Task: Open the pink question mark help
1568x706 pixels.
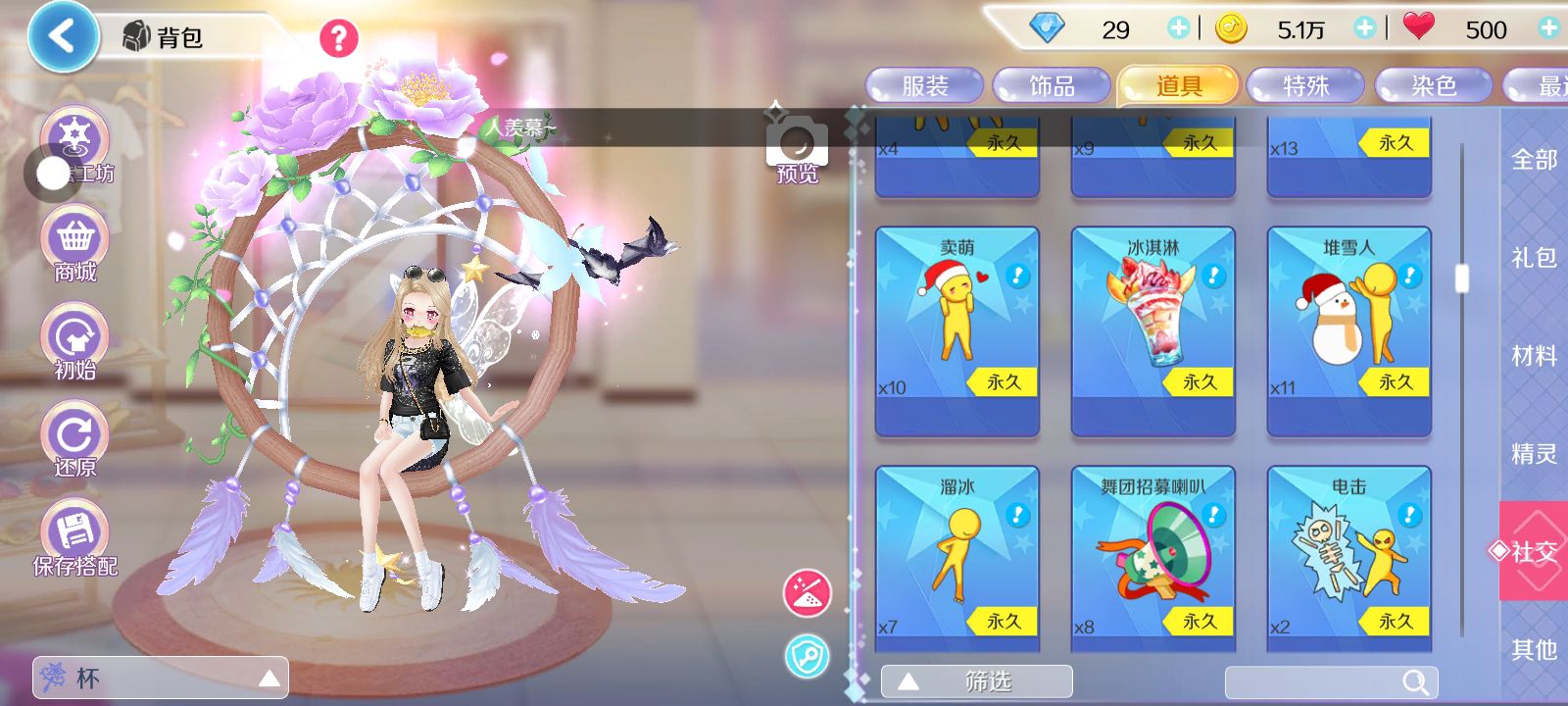Action: coord(339,38)
